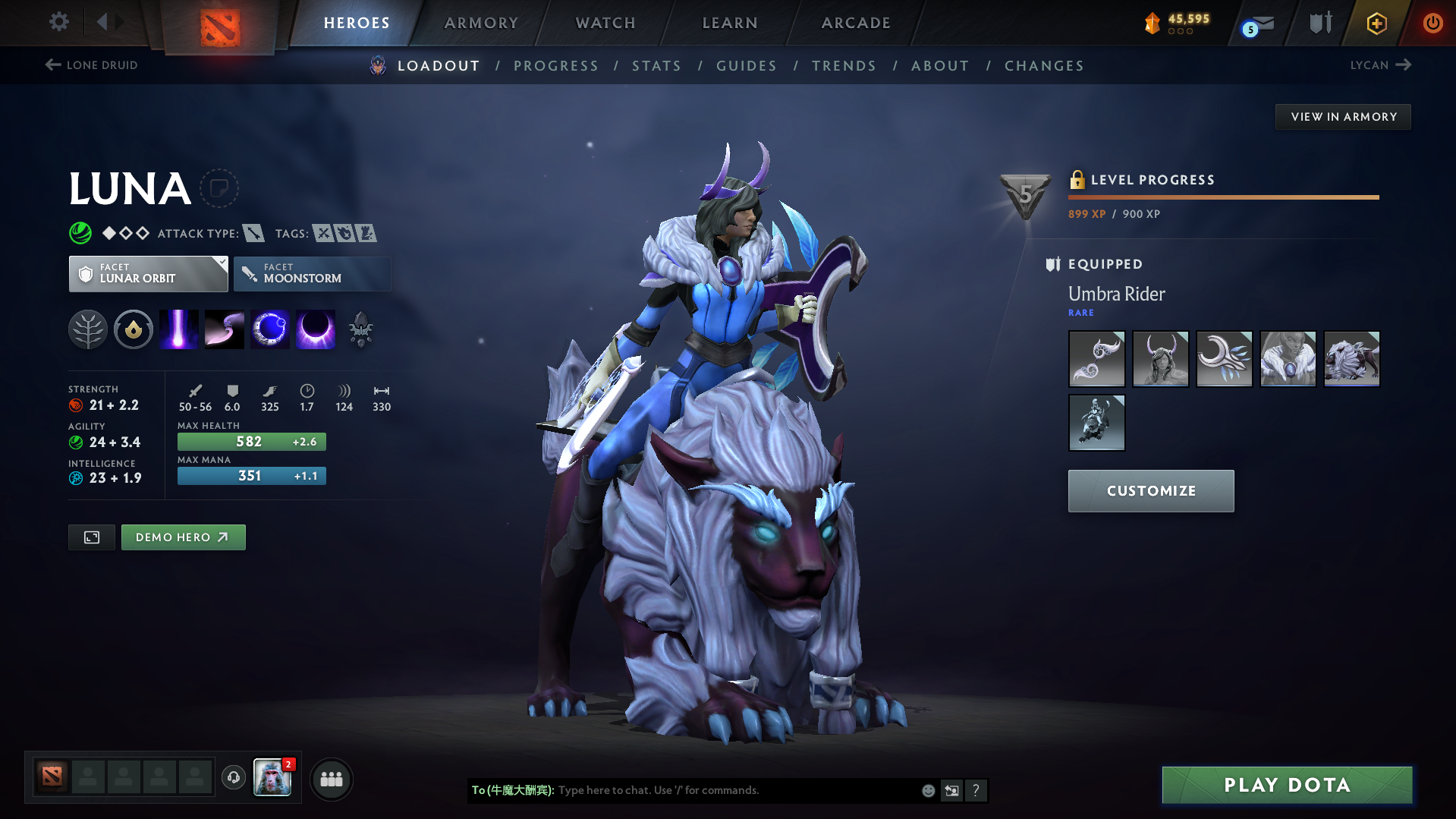Open the ARMORY menu
The width and height of the screenshot is (1456, 819).
pos(481,22)
